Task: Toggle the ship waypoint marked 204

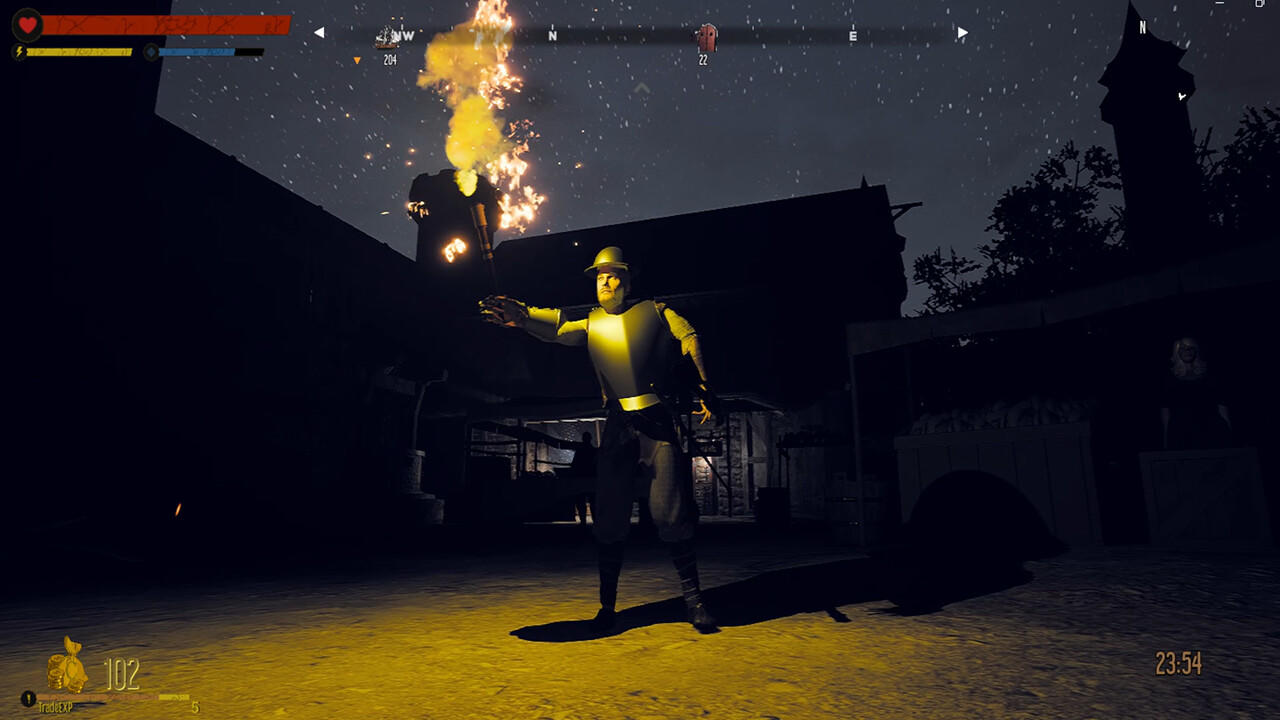Action: (x=390, y=60)
